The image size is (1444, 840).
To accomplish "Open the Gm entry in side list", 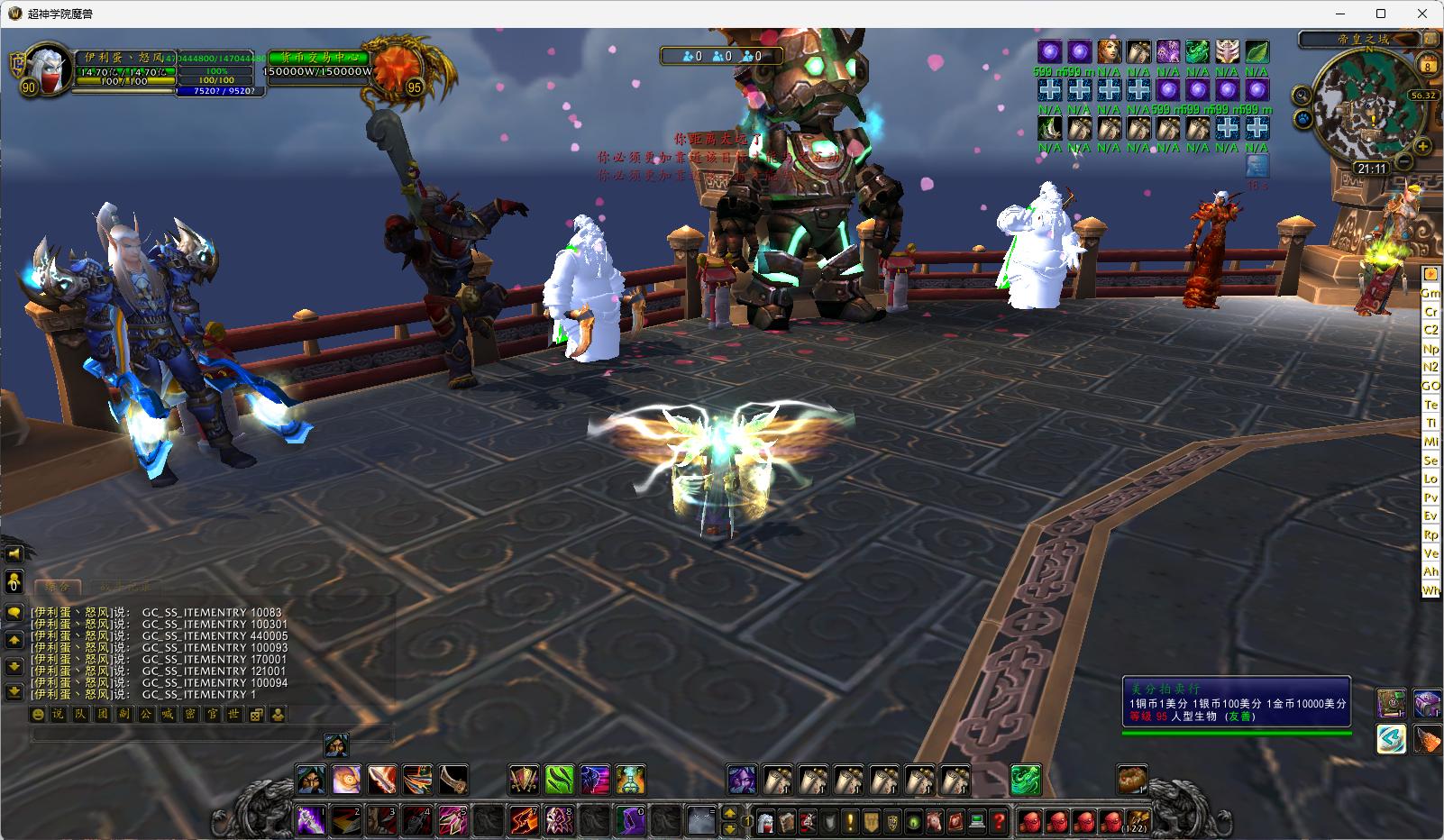I will point(1430,293).
